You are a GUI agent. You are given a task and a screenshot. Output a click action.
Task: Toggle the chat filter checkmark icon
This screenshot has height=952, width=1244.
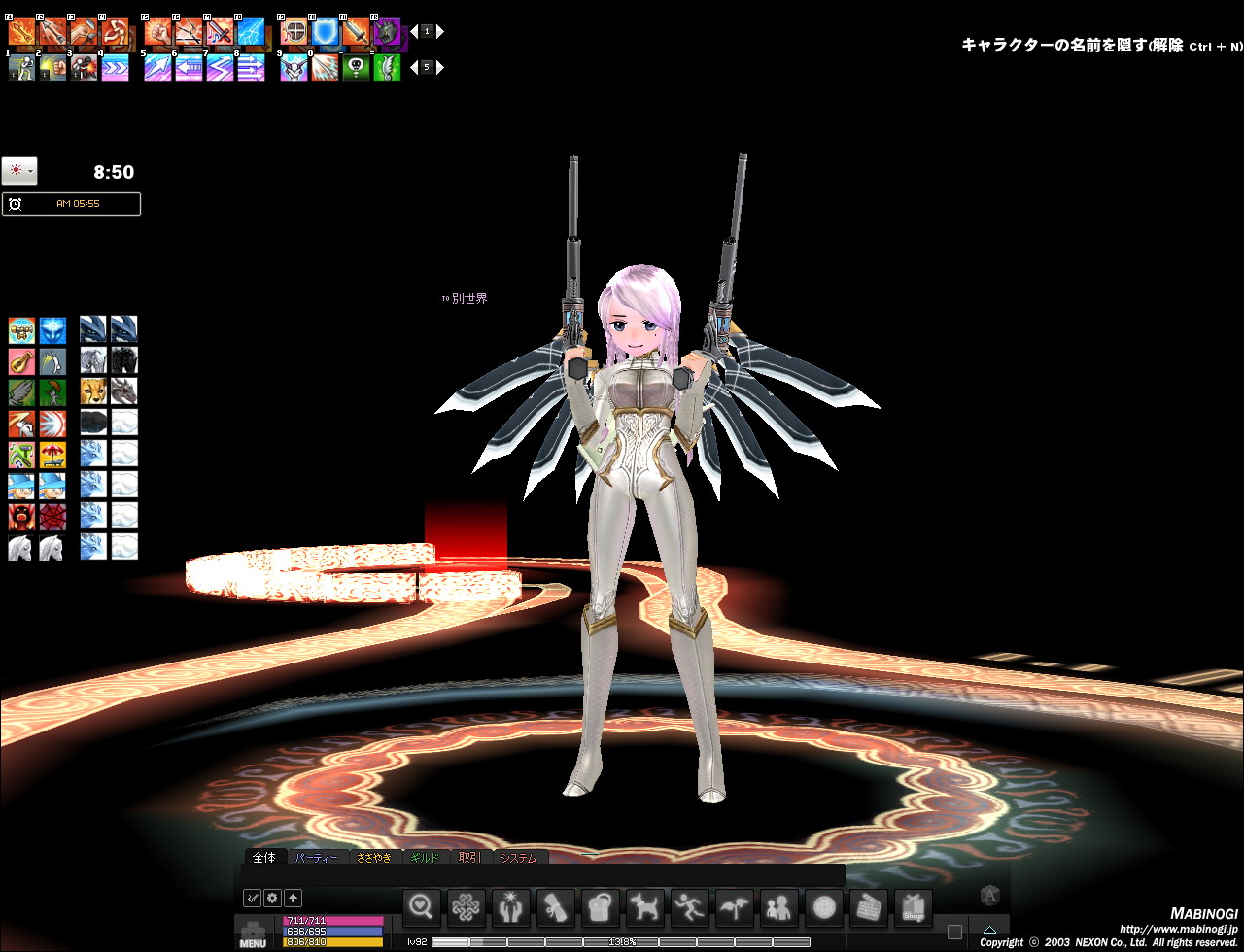[x=253, y=898]
